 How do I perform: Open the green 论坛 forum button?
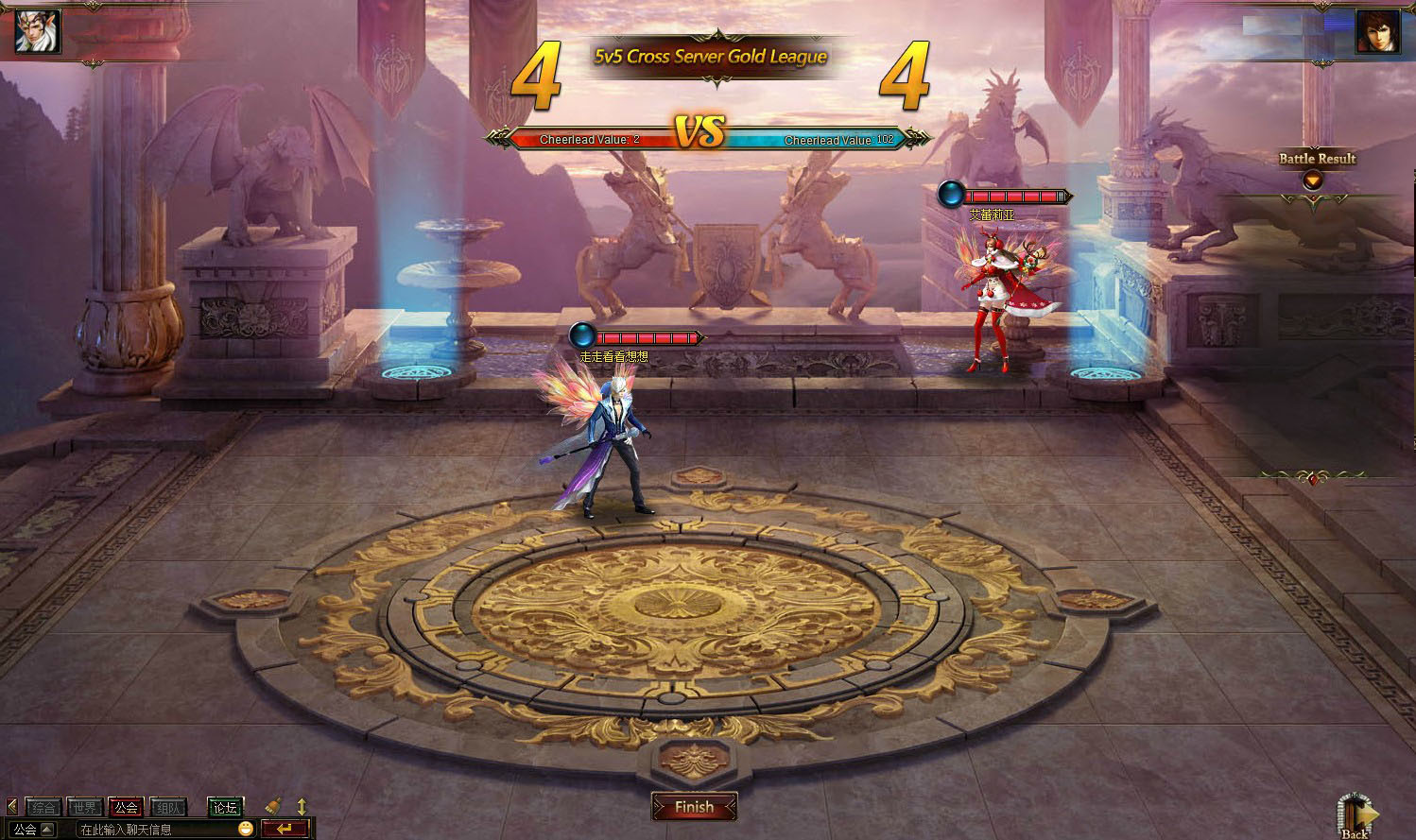(225, 808)
